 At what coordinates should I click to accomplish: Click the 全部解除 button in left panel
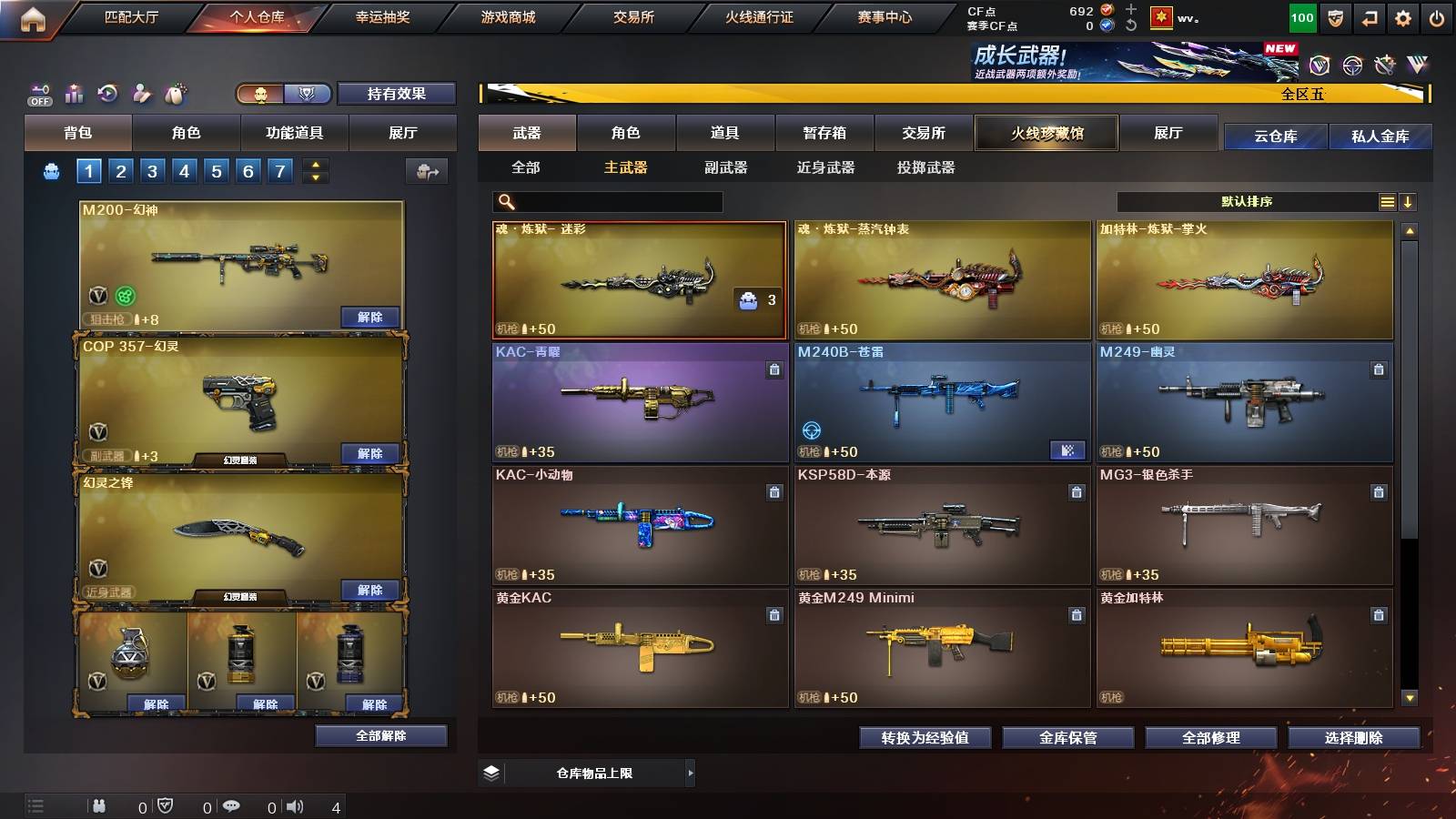(x=381, y=735)
